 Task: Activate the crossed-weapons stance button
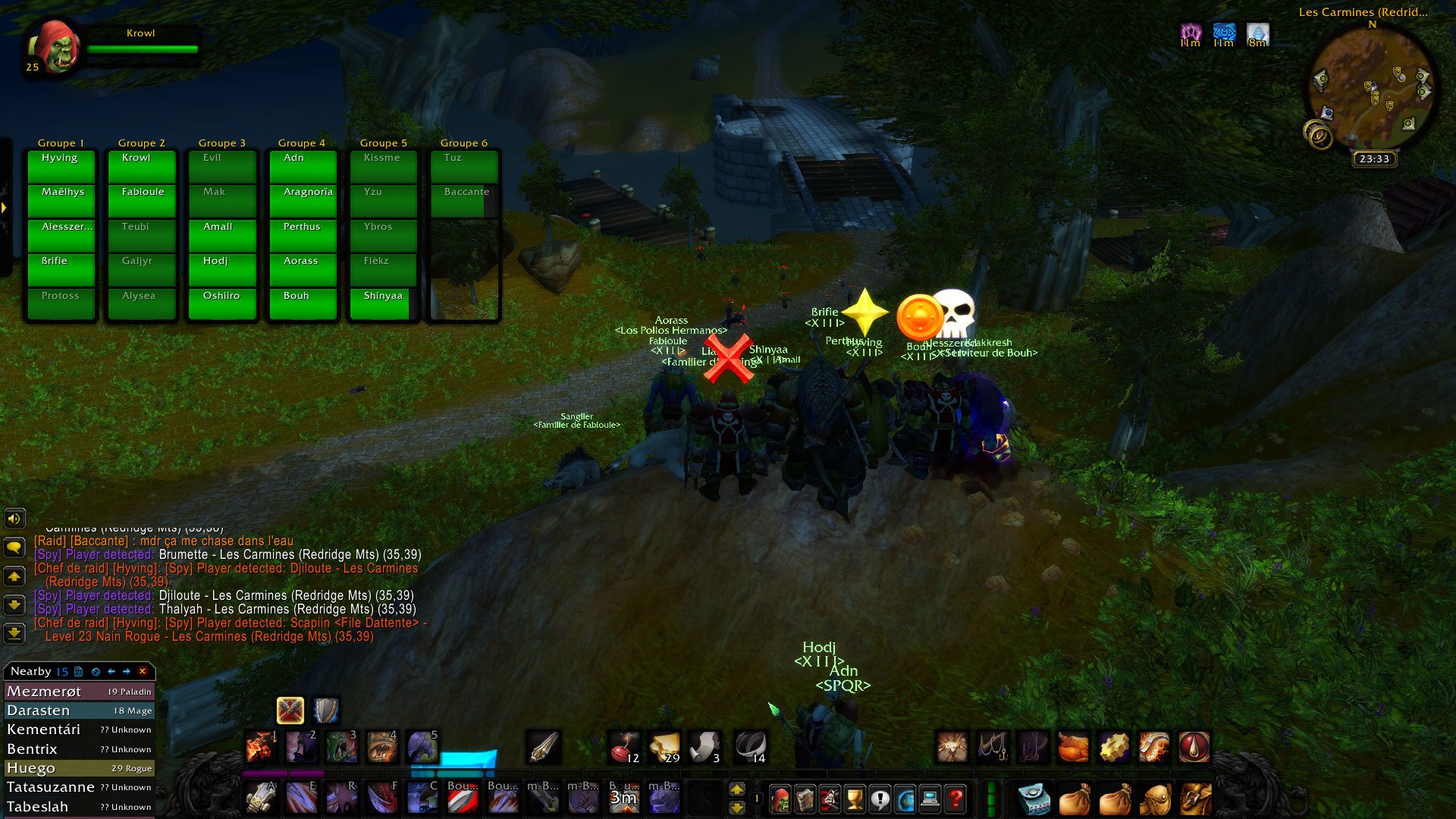pyautogui.click(x=290, y=711)
